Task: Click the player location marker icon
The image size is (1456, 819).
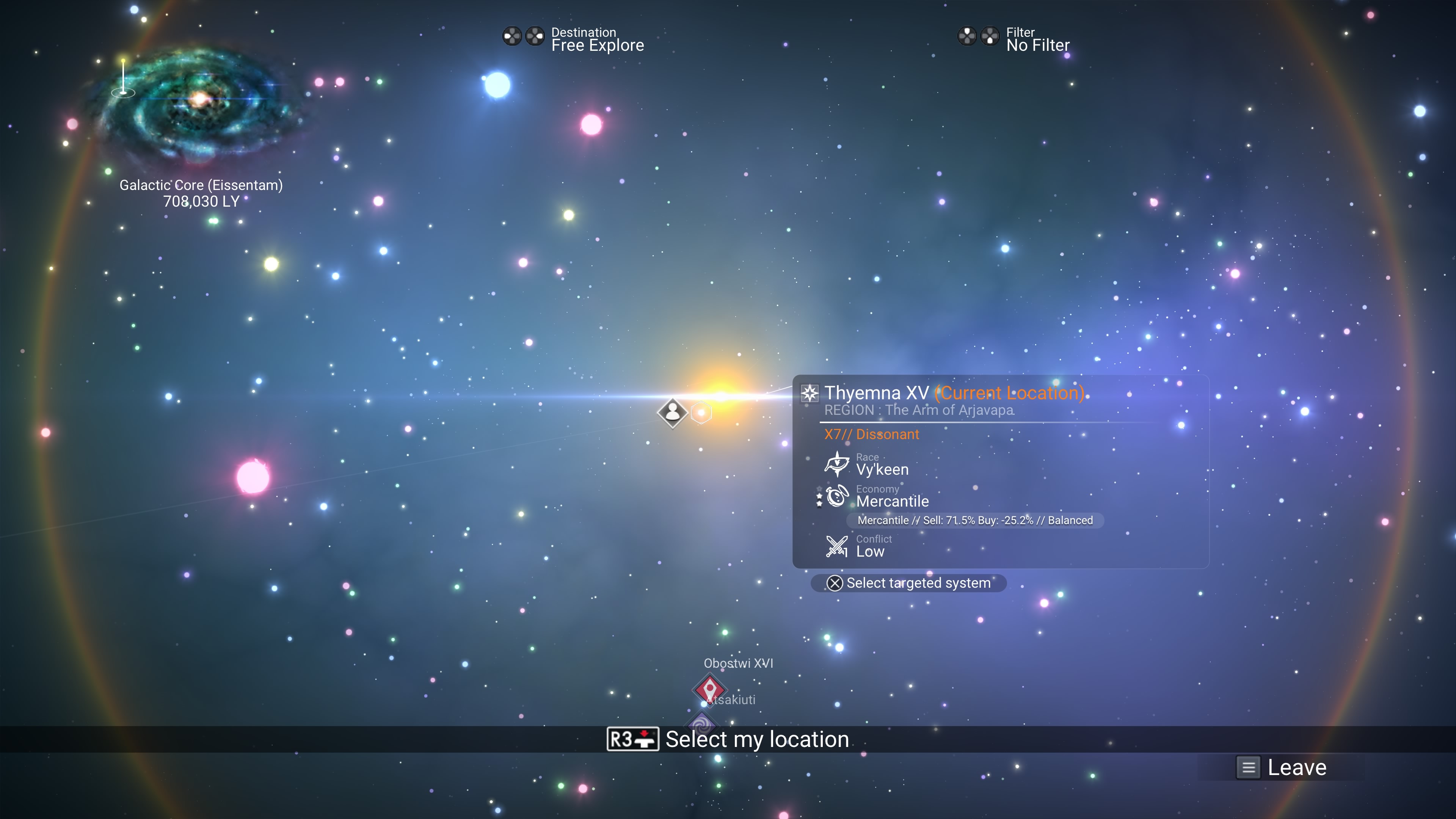Action: (x=672, y=413)
